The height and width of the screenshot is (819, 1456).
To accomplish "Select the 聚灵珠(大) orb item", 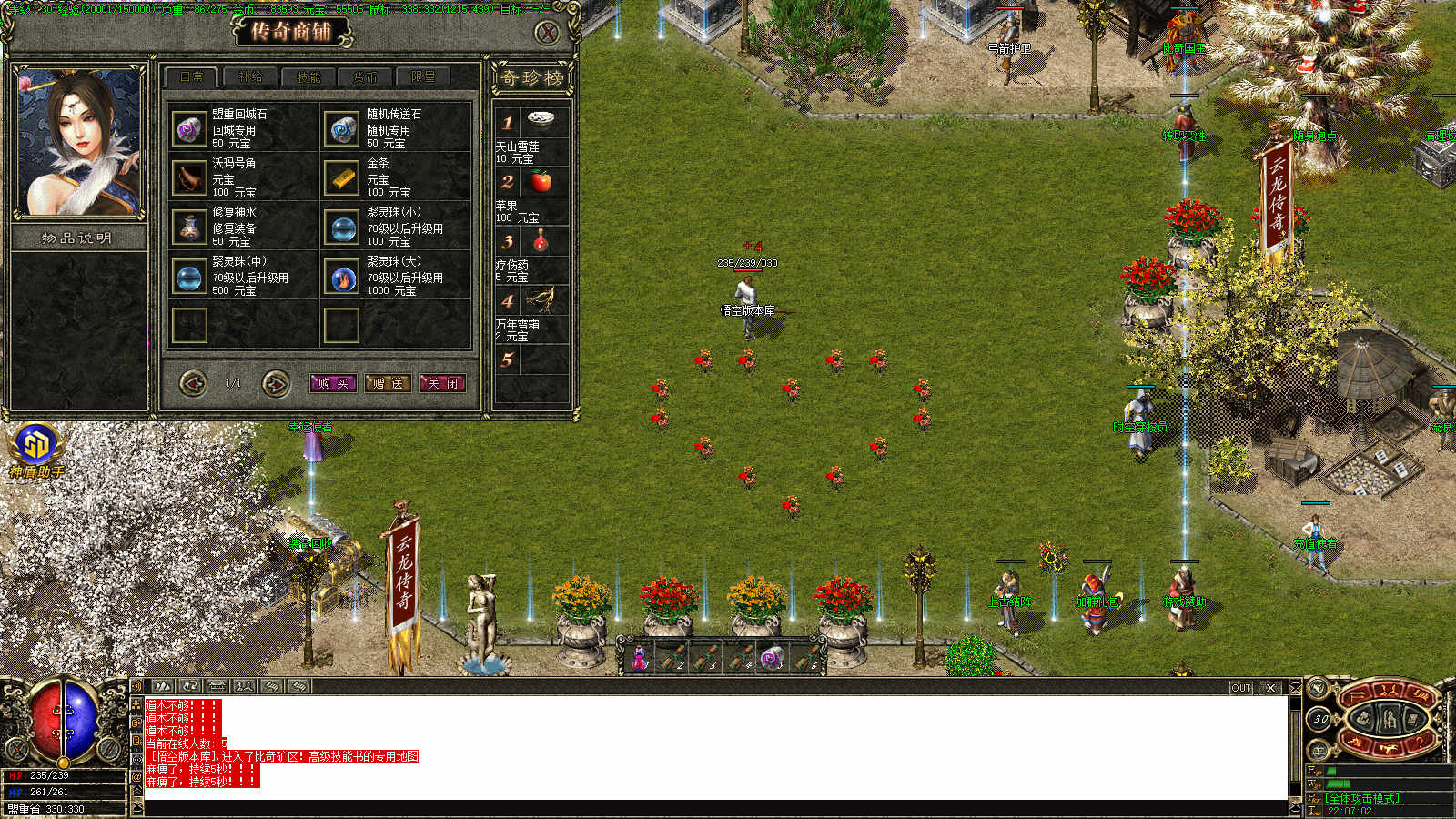I will 343,277.
